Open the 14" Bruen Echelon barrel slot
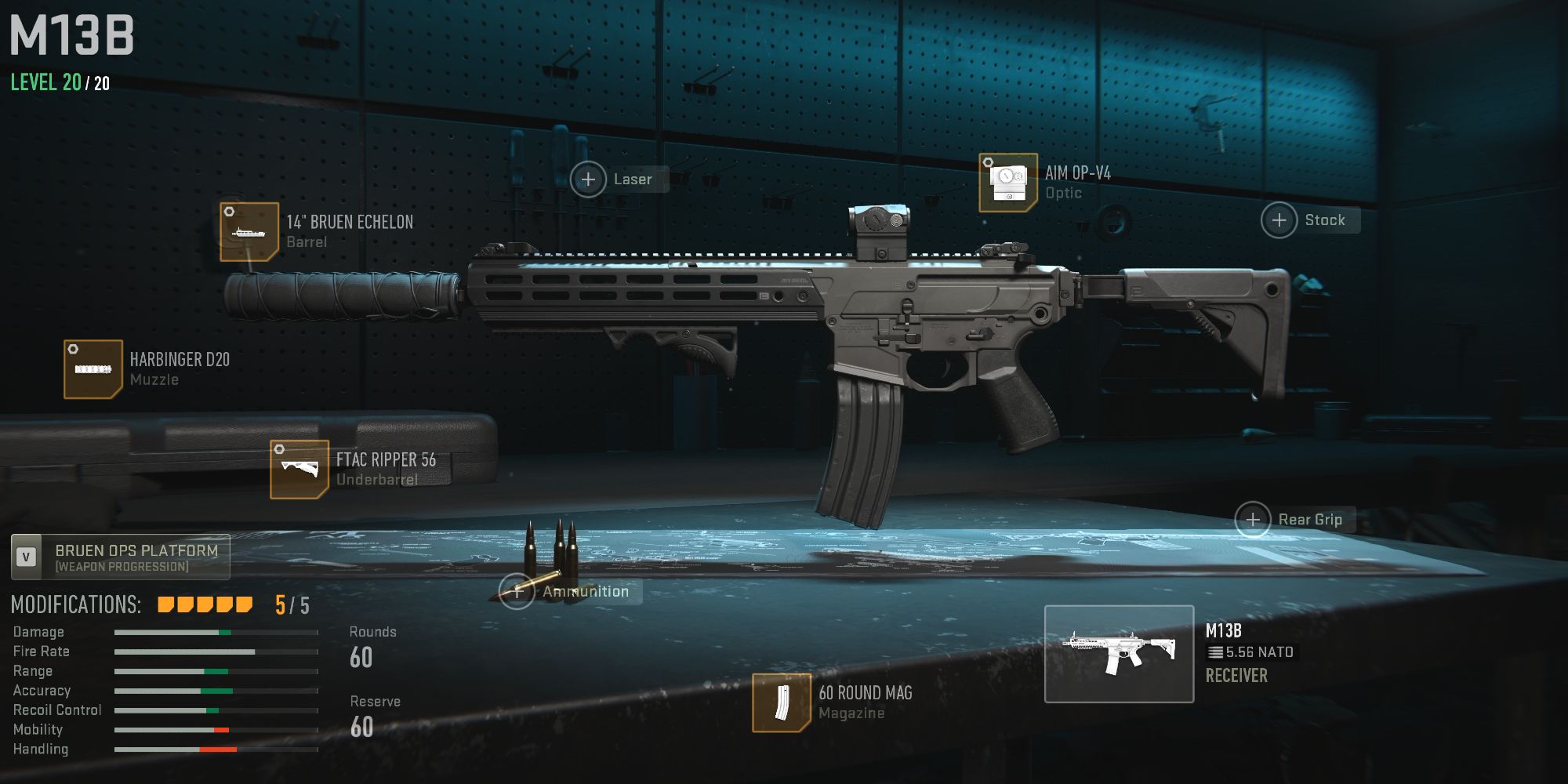 tap(249, 233)
